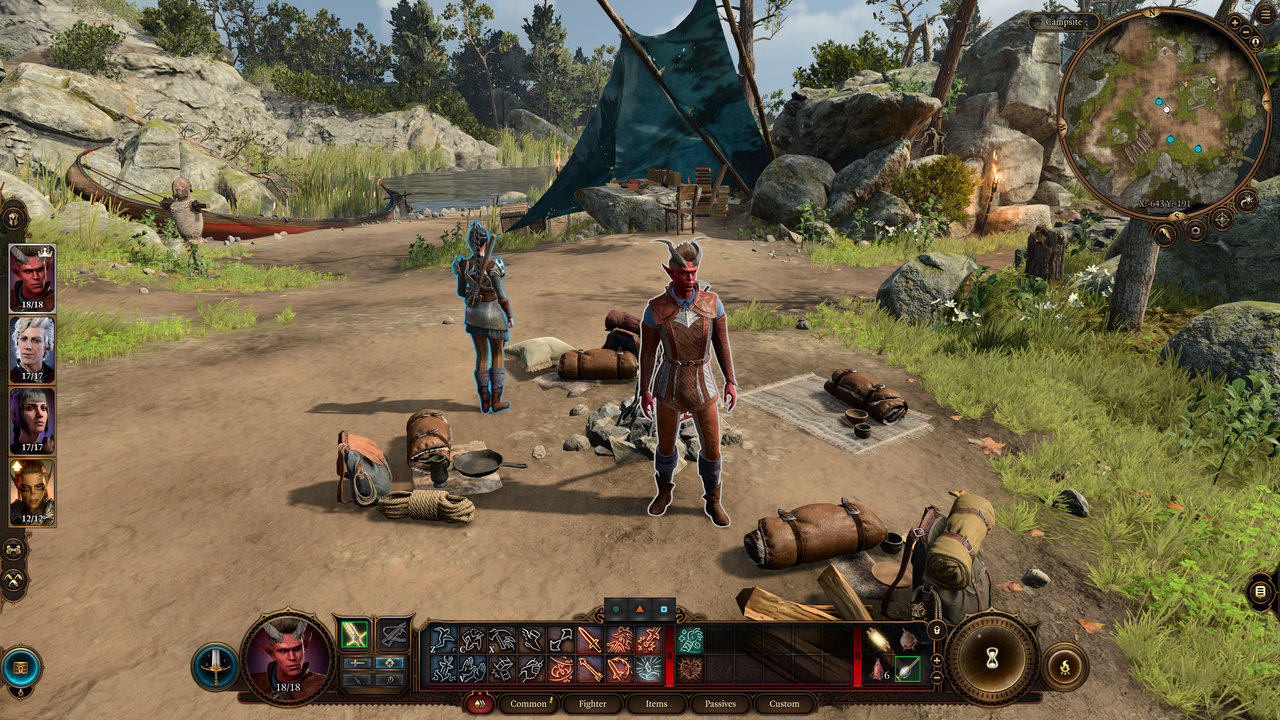Select the ranged crossbow weapon slot
The height and width of the screenshot is (720, 1280).
click(x=394, y=634)
